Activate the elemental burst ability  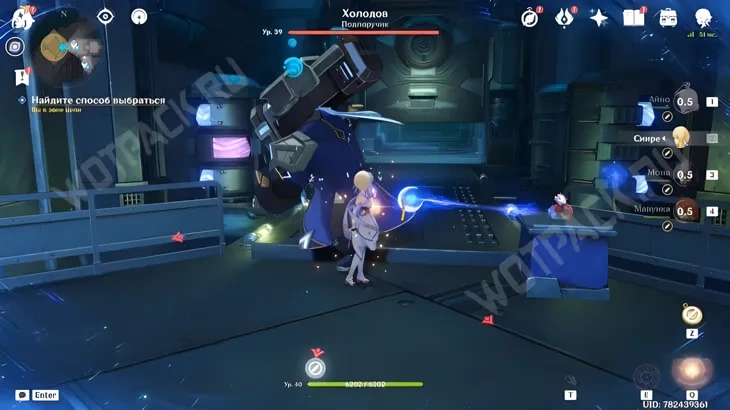[x=689, y=373]
